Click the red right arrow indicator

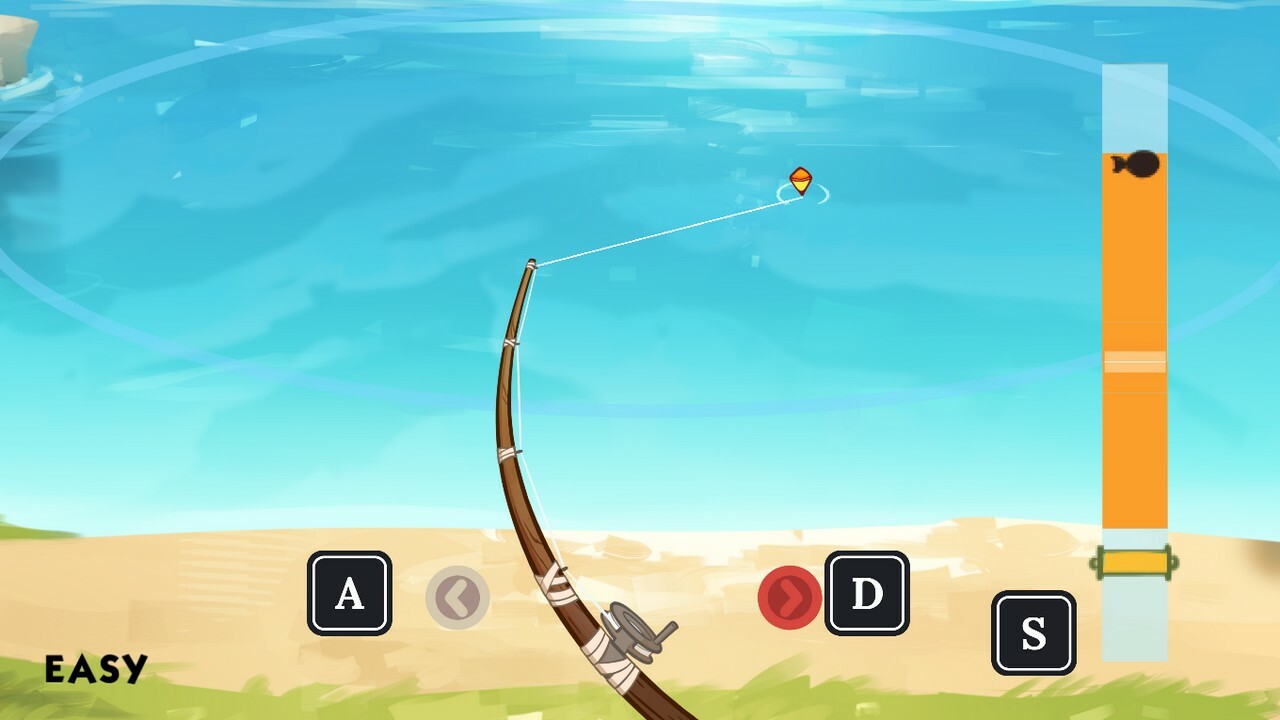point(789,599)
